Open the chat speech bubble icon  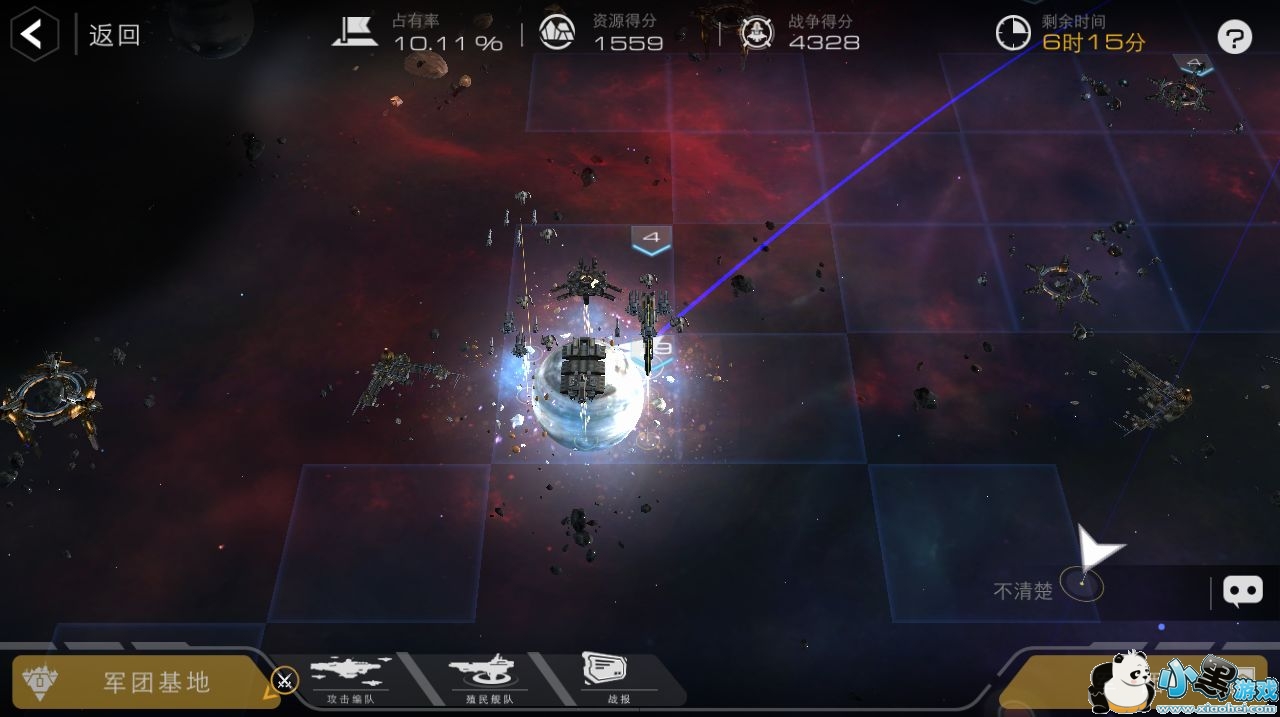pyautogui.click(x=1243, y=591)
